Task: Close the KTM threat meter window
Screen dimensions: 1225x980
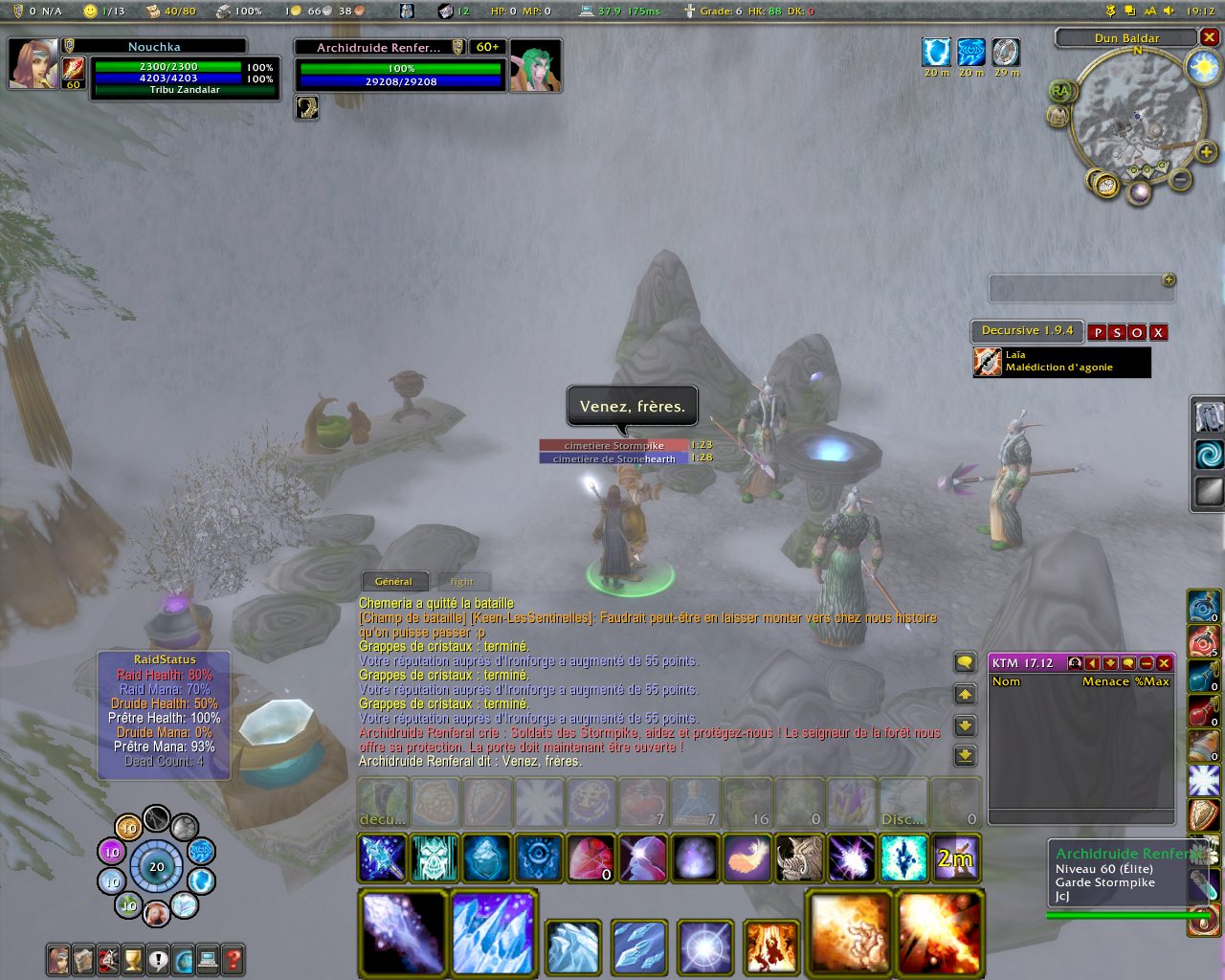Action: click(x=1164, y=662)
